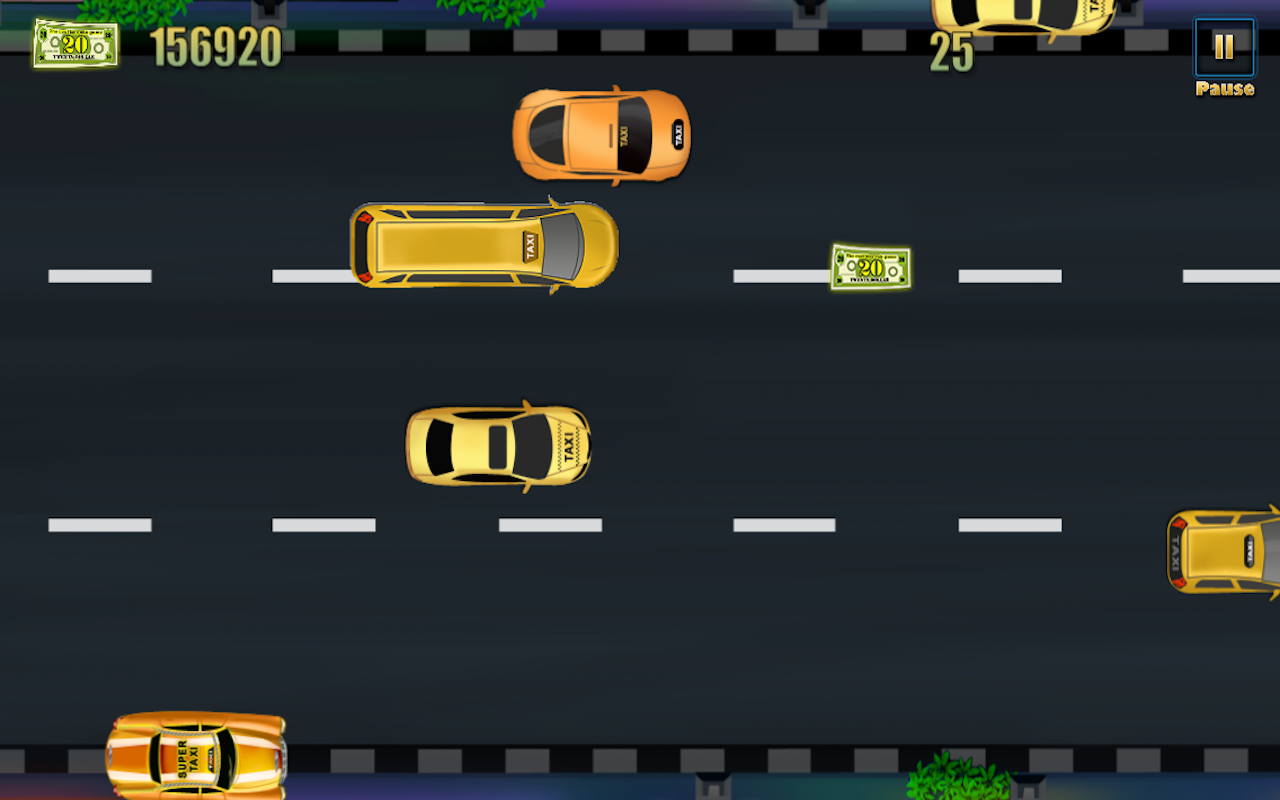Screen dimensions: 1280x800
Task: Select the gold taxi in the middle lane
Action: coord(497,447)
